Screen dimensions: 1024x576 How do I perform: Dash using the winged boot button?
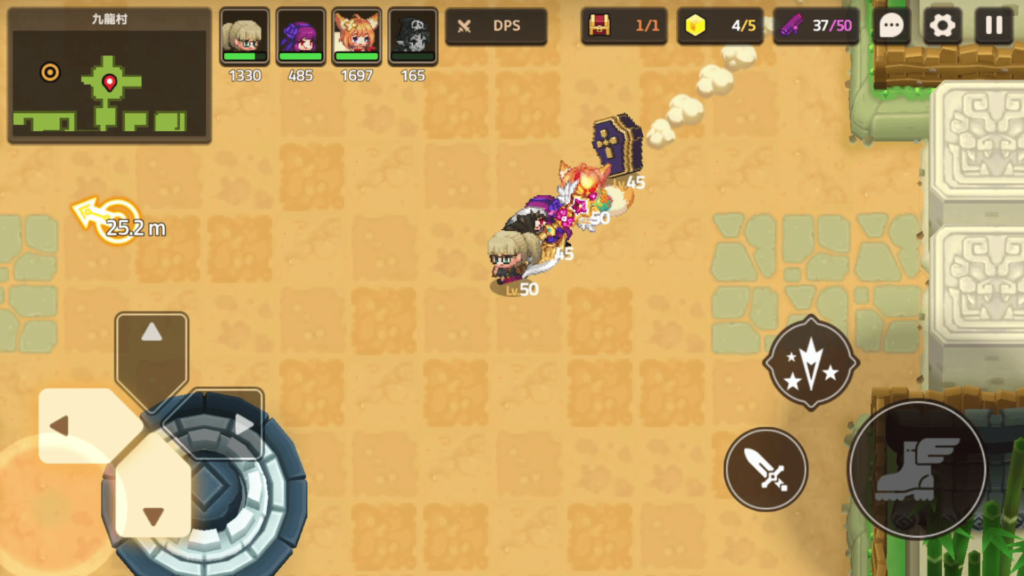click(x=917, y=469)
